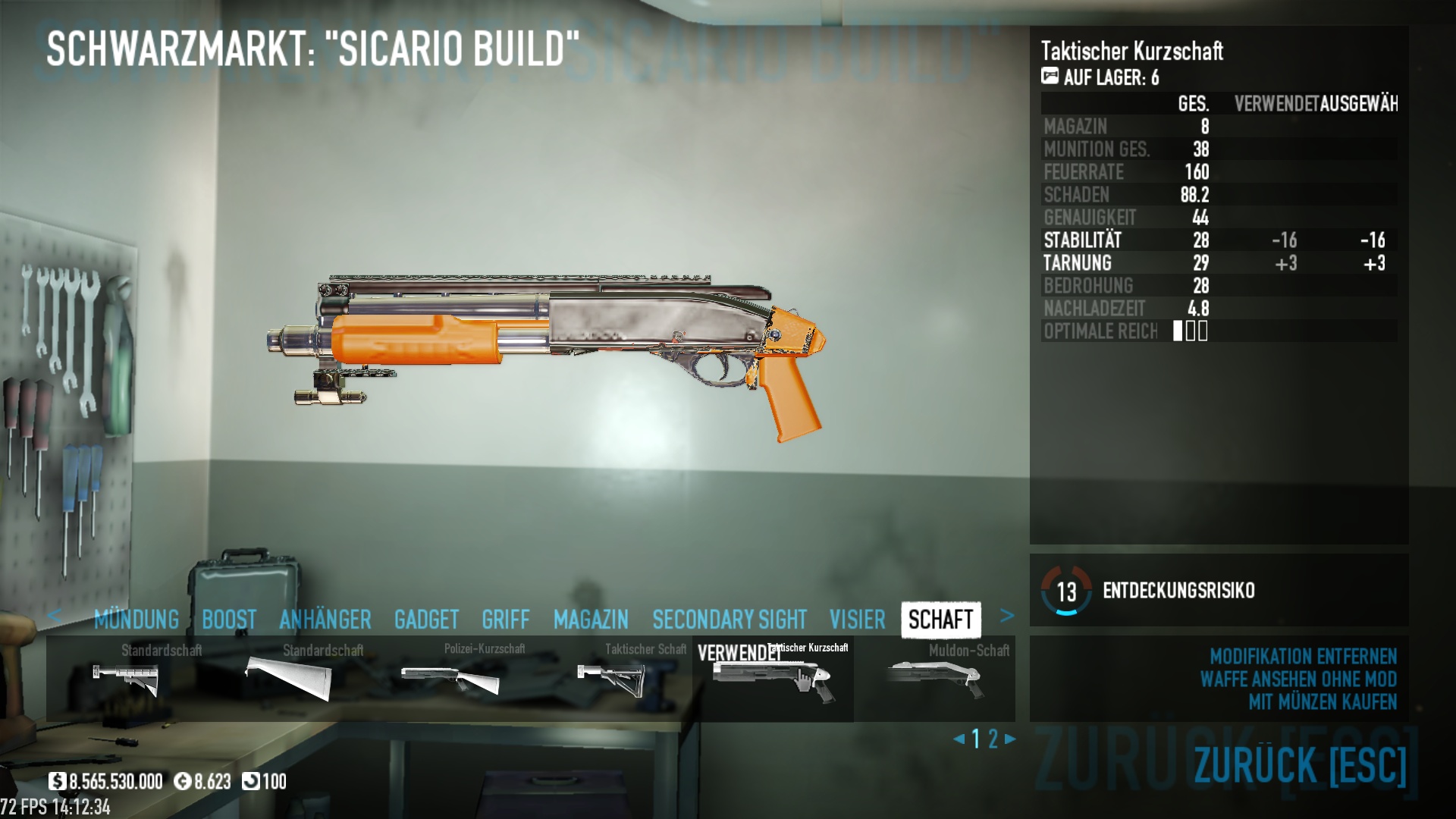Click the right arrow after the Schaft tab

(1007, 616)
